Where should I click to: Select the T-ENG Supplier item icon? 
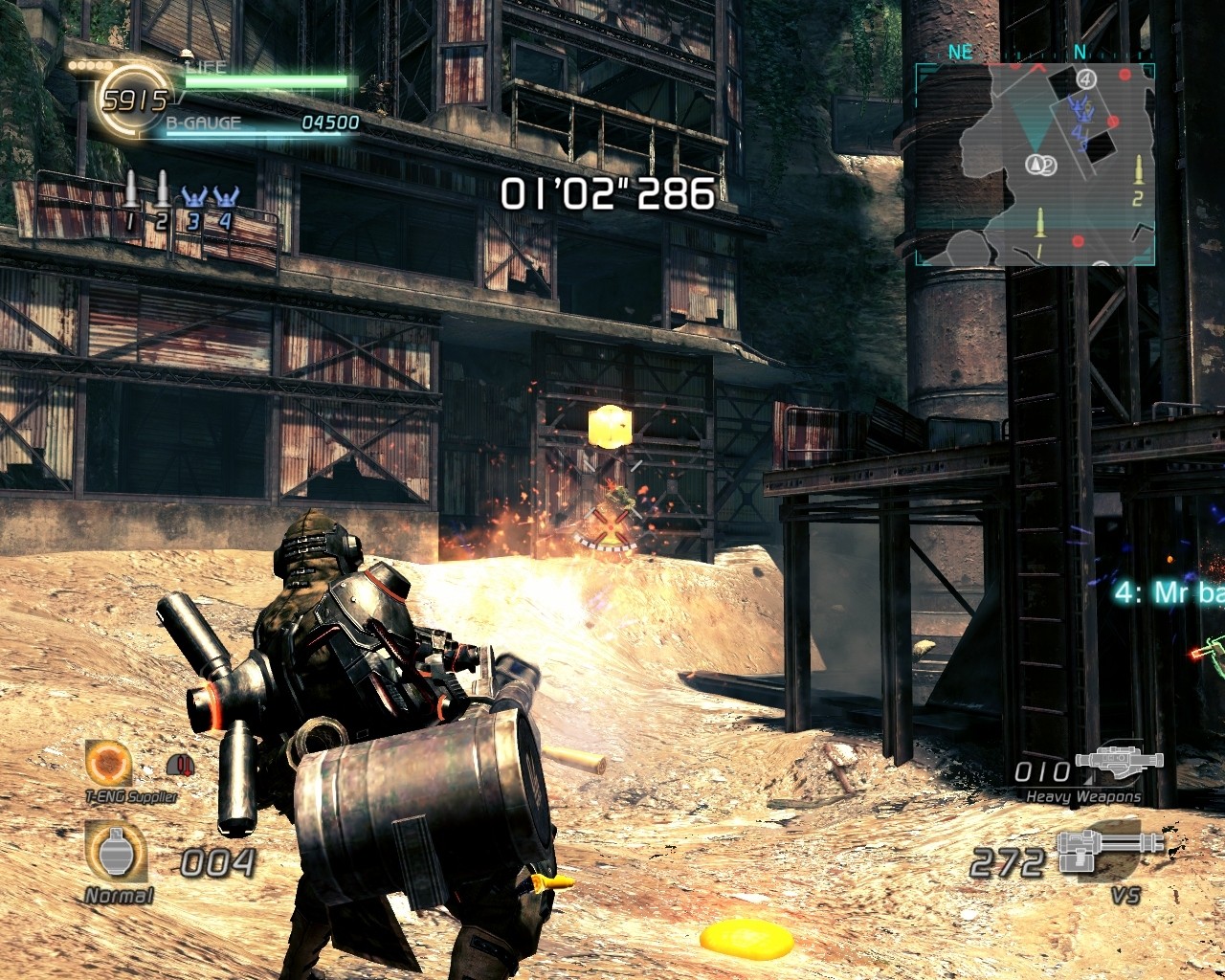pyautogui.click(x=108, y=763)
